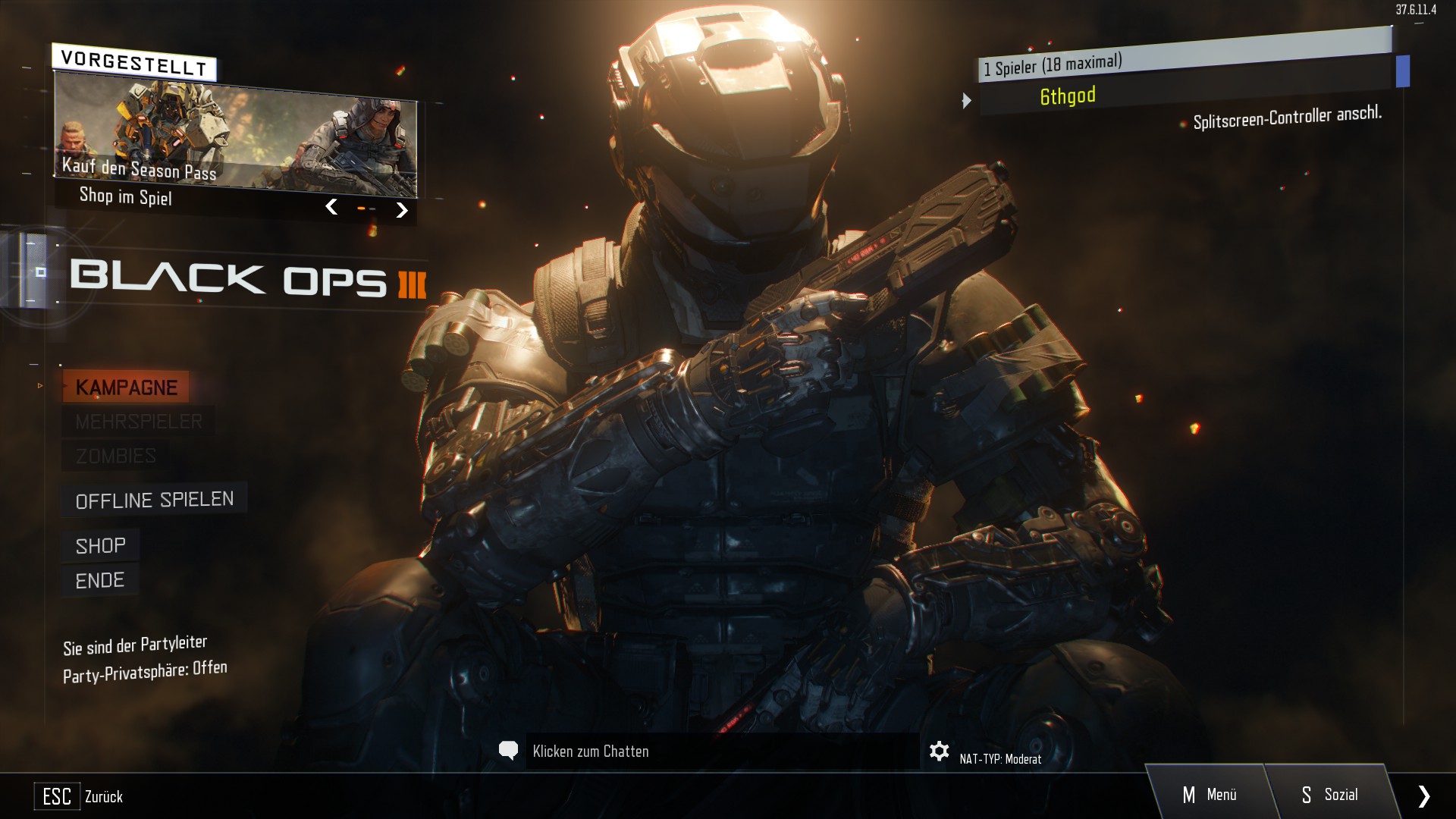Click the speech bubble chat icon

pyautogui.click(x=508, y=751)
